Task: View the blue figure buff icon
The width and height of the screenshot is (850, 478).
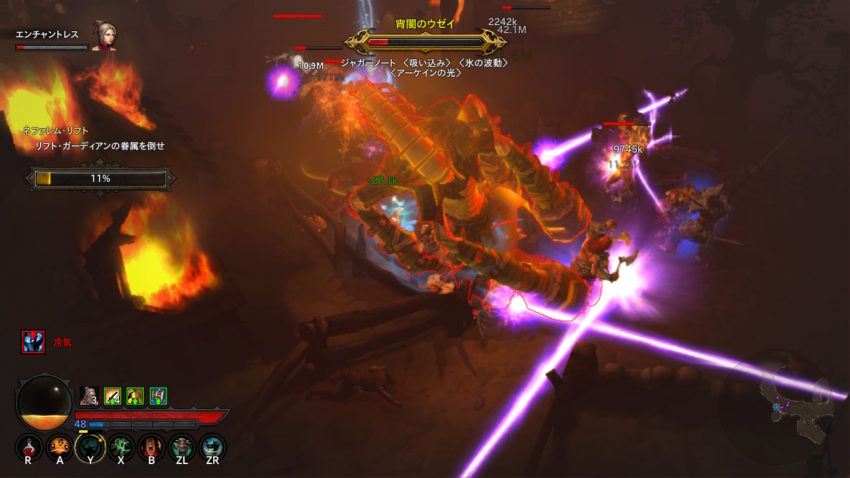Action: click(158, 396)
